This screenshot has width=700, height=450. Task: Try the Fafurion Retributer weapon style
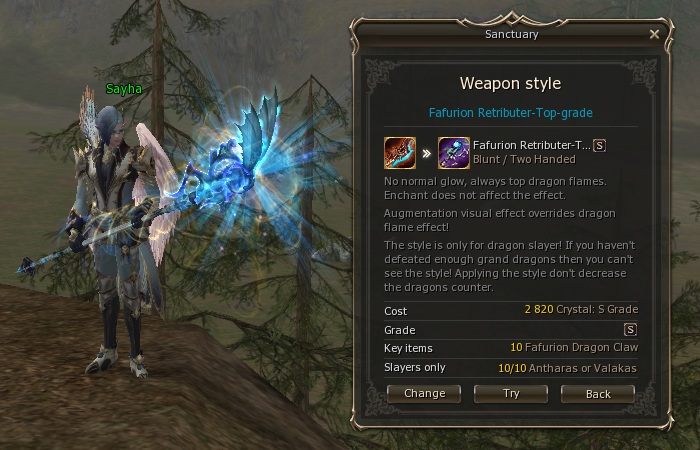coord(511,394)
